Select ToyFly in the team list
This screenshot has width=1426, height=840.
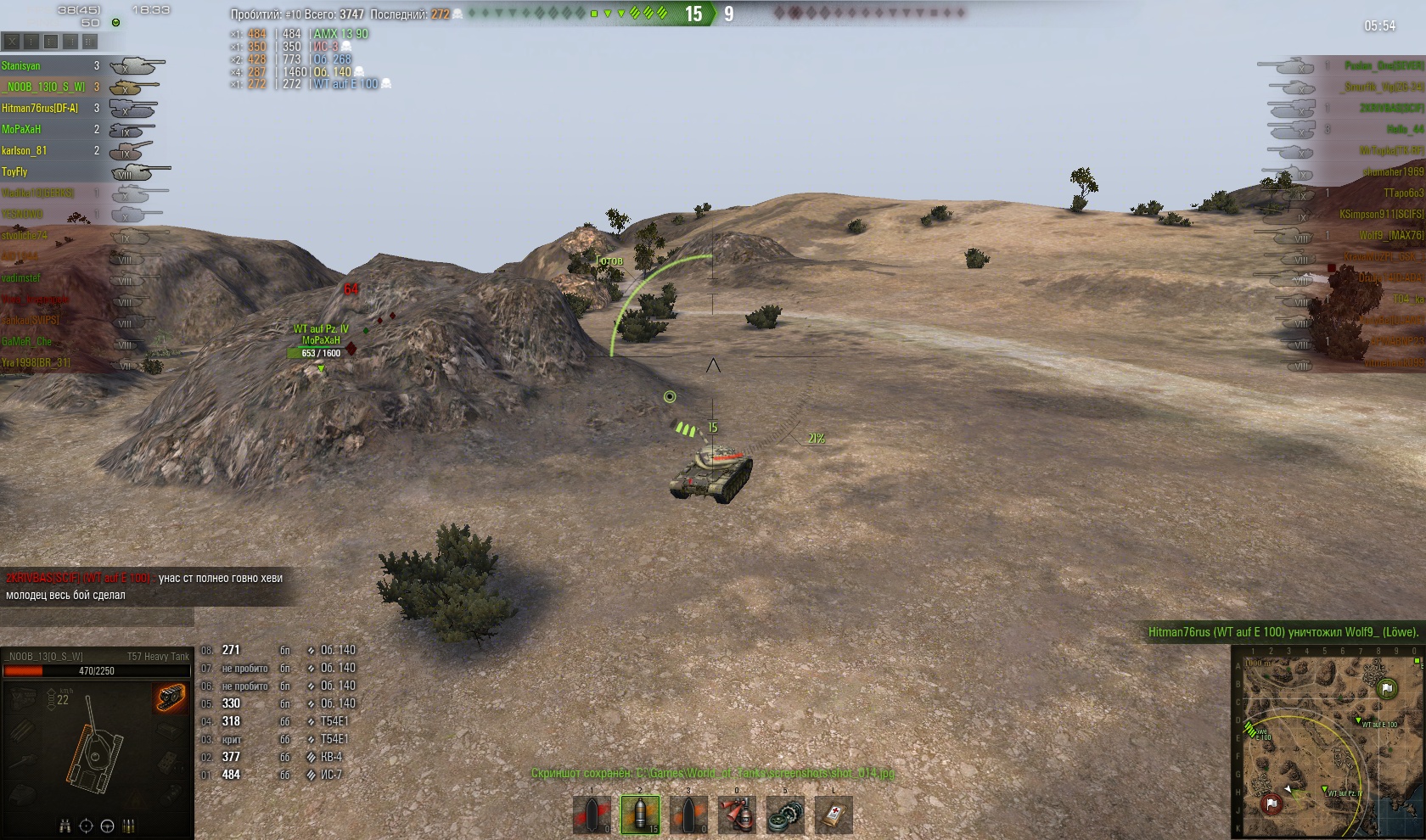pos(14,172)
